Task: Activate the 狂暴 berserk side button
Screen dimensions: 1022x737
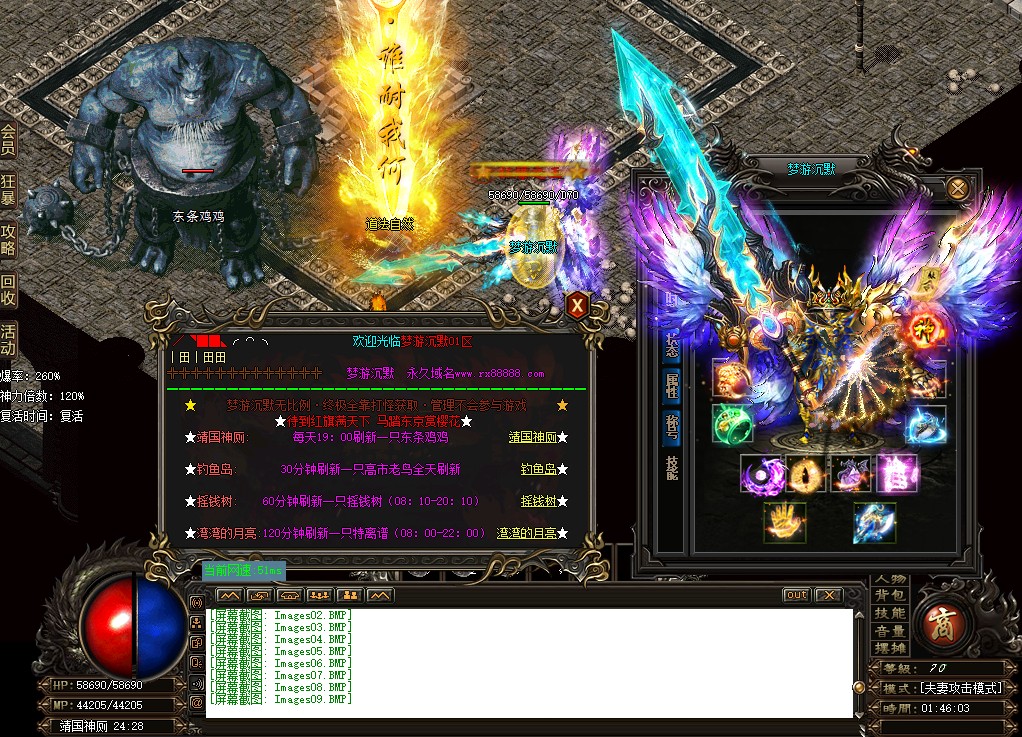Action: pyautogui.click(x=8, y=190)
